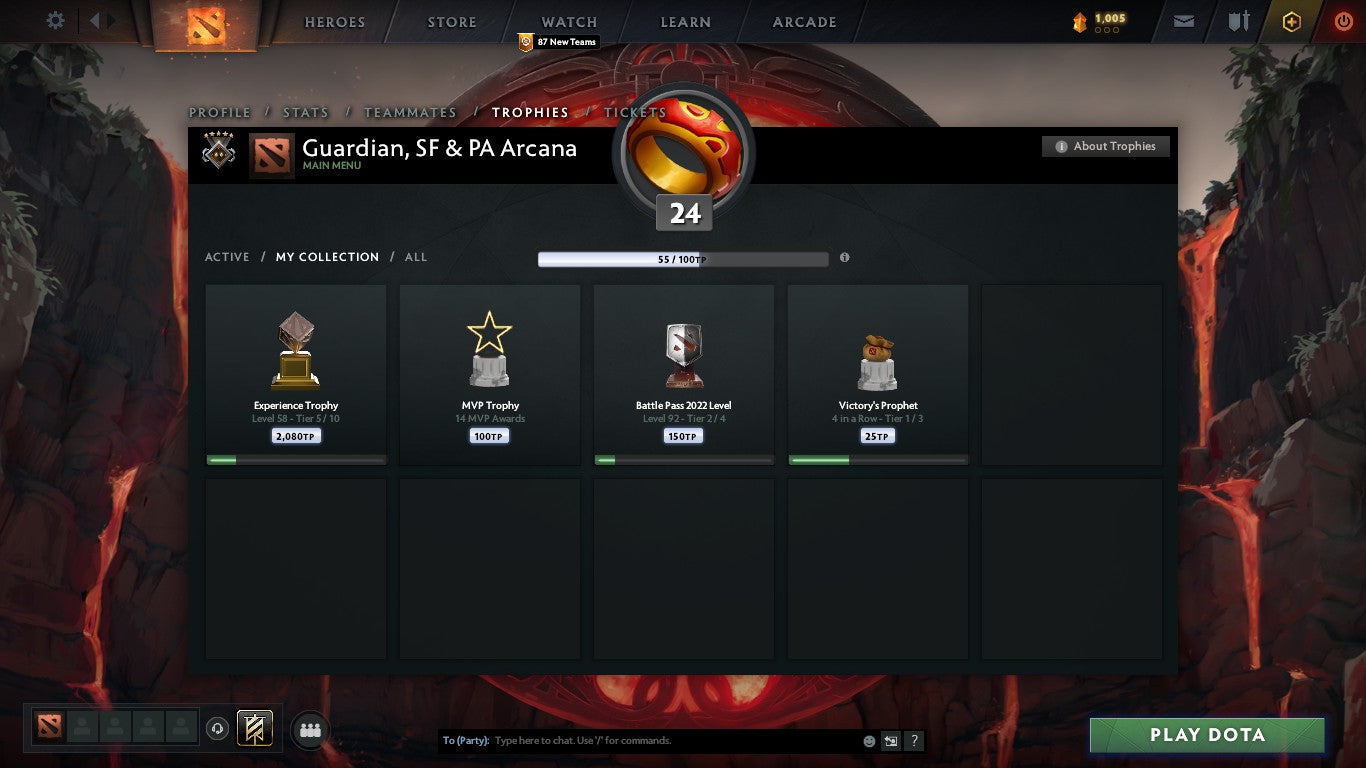
Task: Switch to the MY COLLECTION tab
Action: tap(327, 257)
